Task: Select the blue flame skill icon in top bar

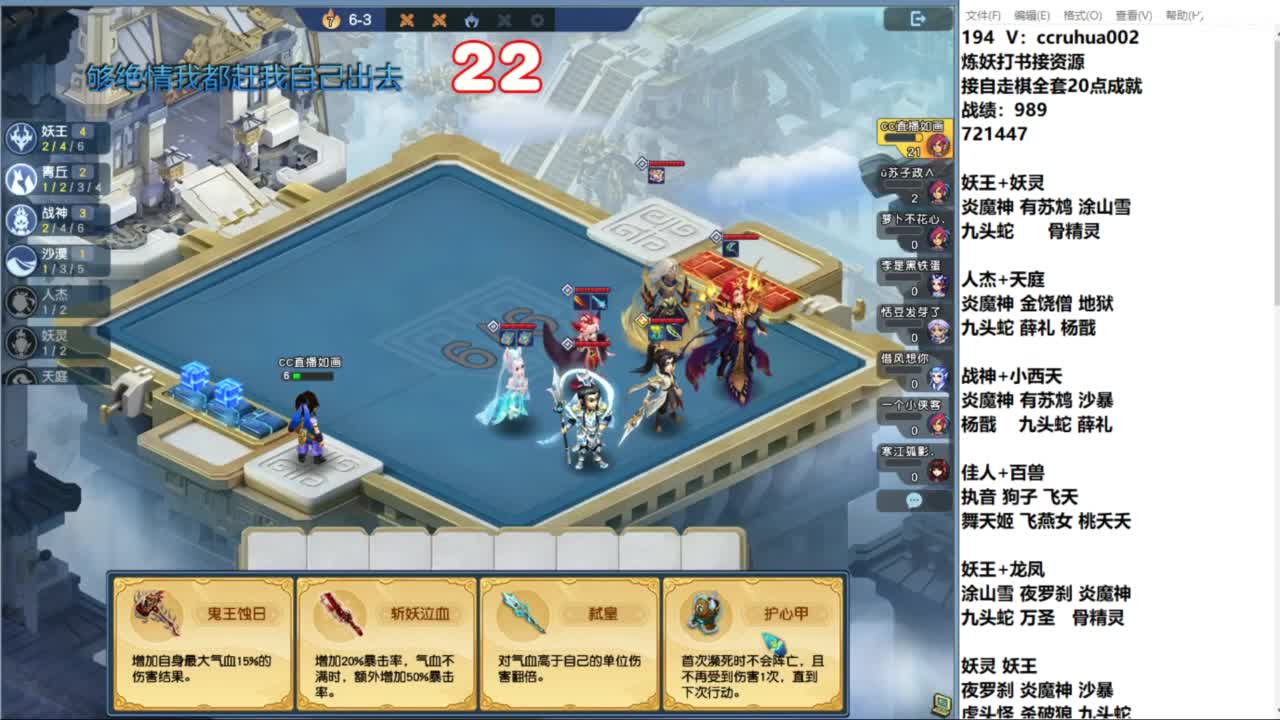Action: pyautogui.click(x=471, y=20)
